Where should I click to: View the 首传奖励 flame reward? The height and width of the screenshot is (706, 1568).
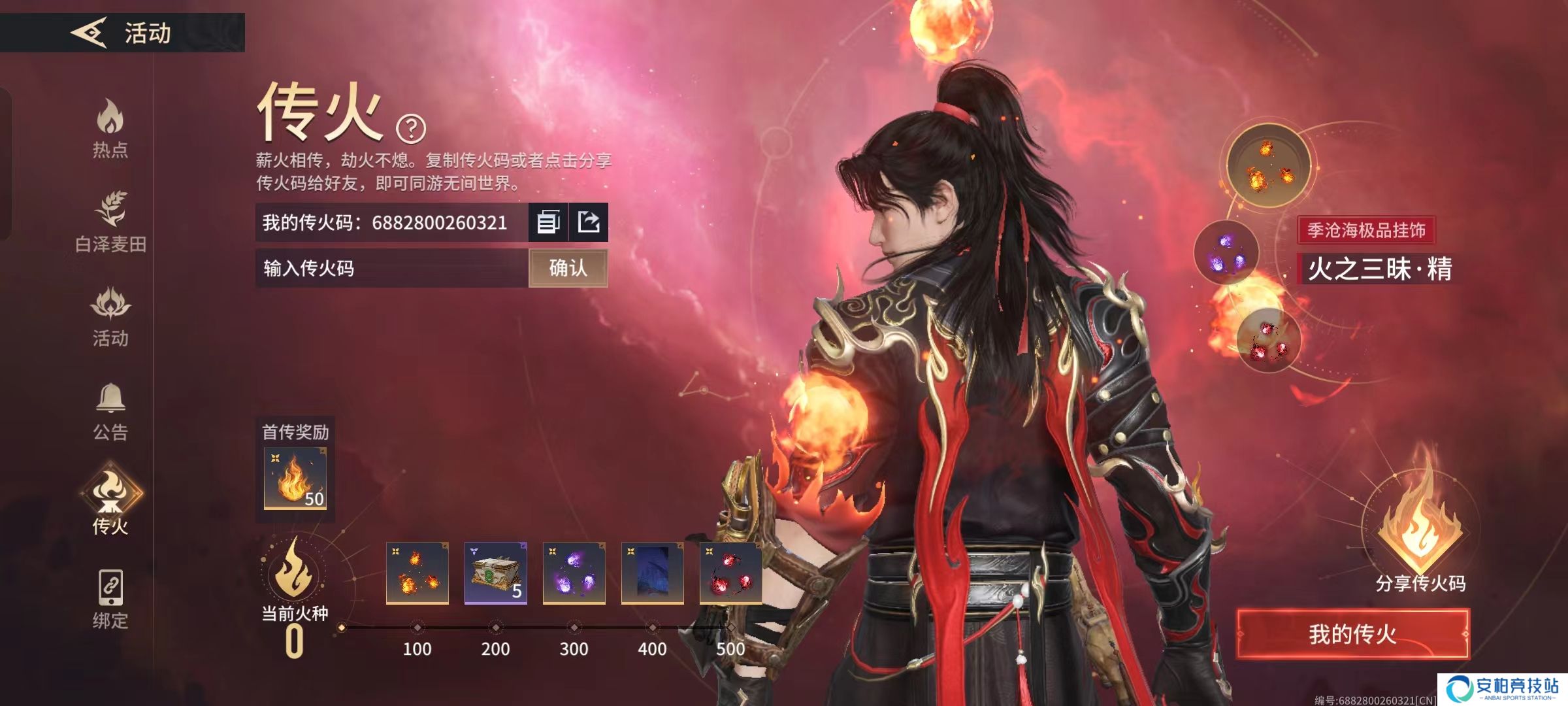click(295, 478)
